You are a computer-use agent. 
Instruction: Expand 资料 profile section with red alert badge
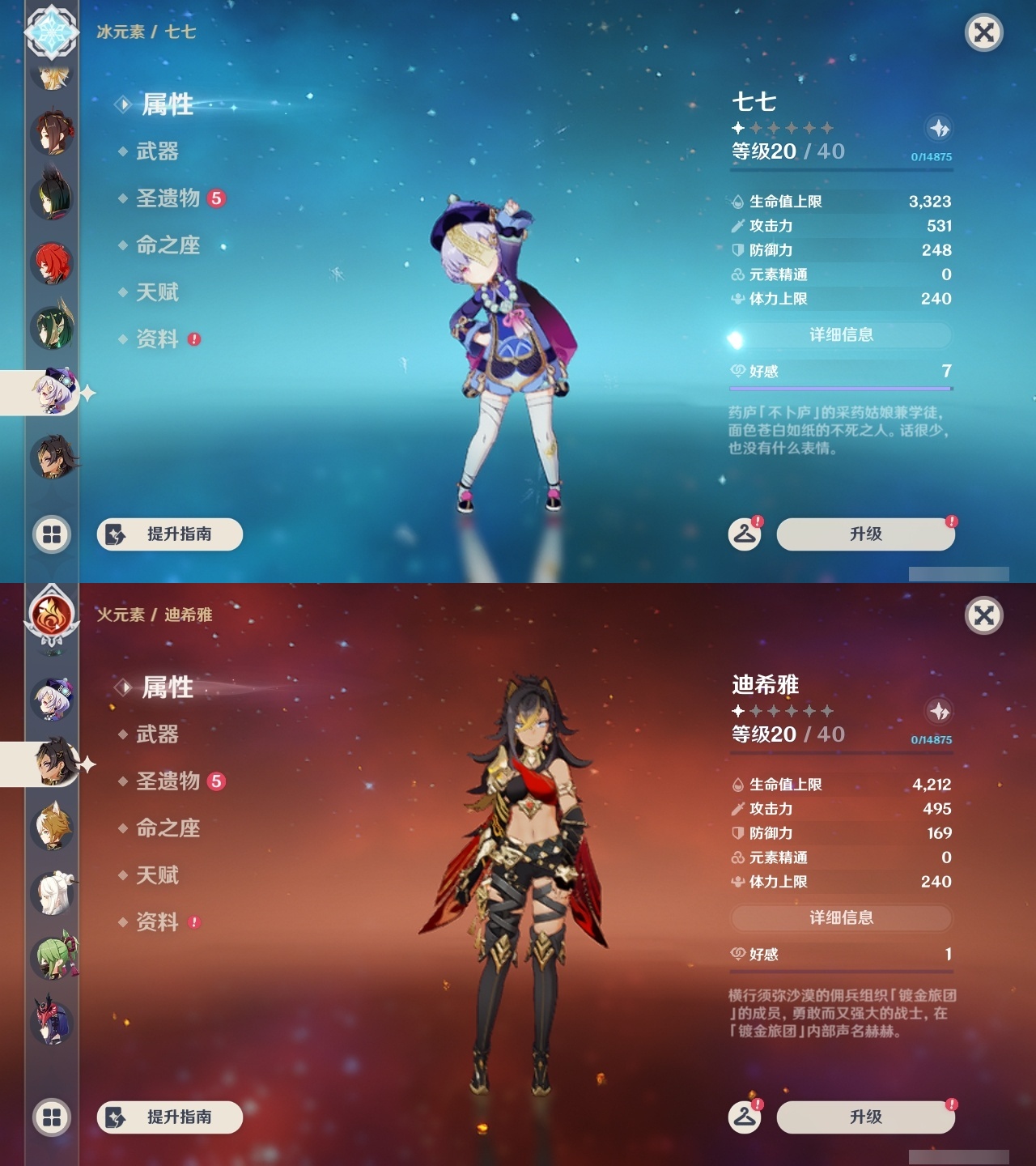(159, 340)
